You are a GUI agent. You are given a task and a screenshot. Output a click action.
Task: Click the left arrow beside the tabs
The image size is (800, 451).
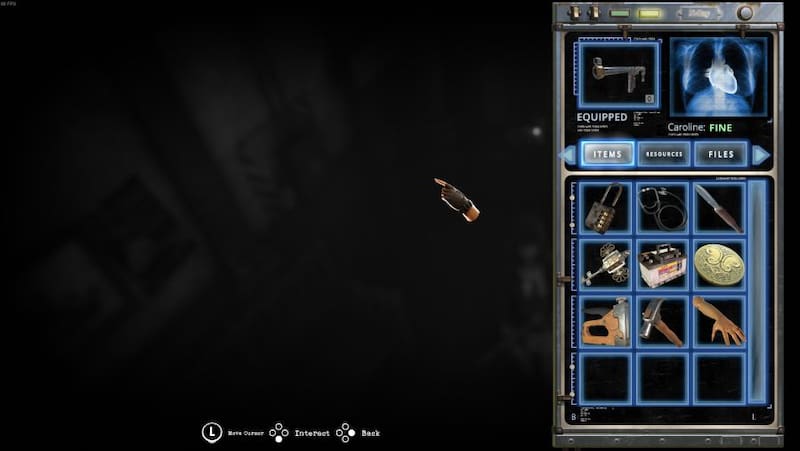point(569,155)
